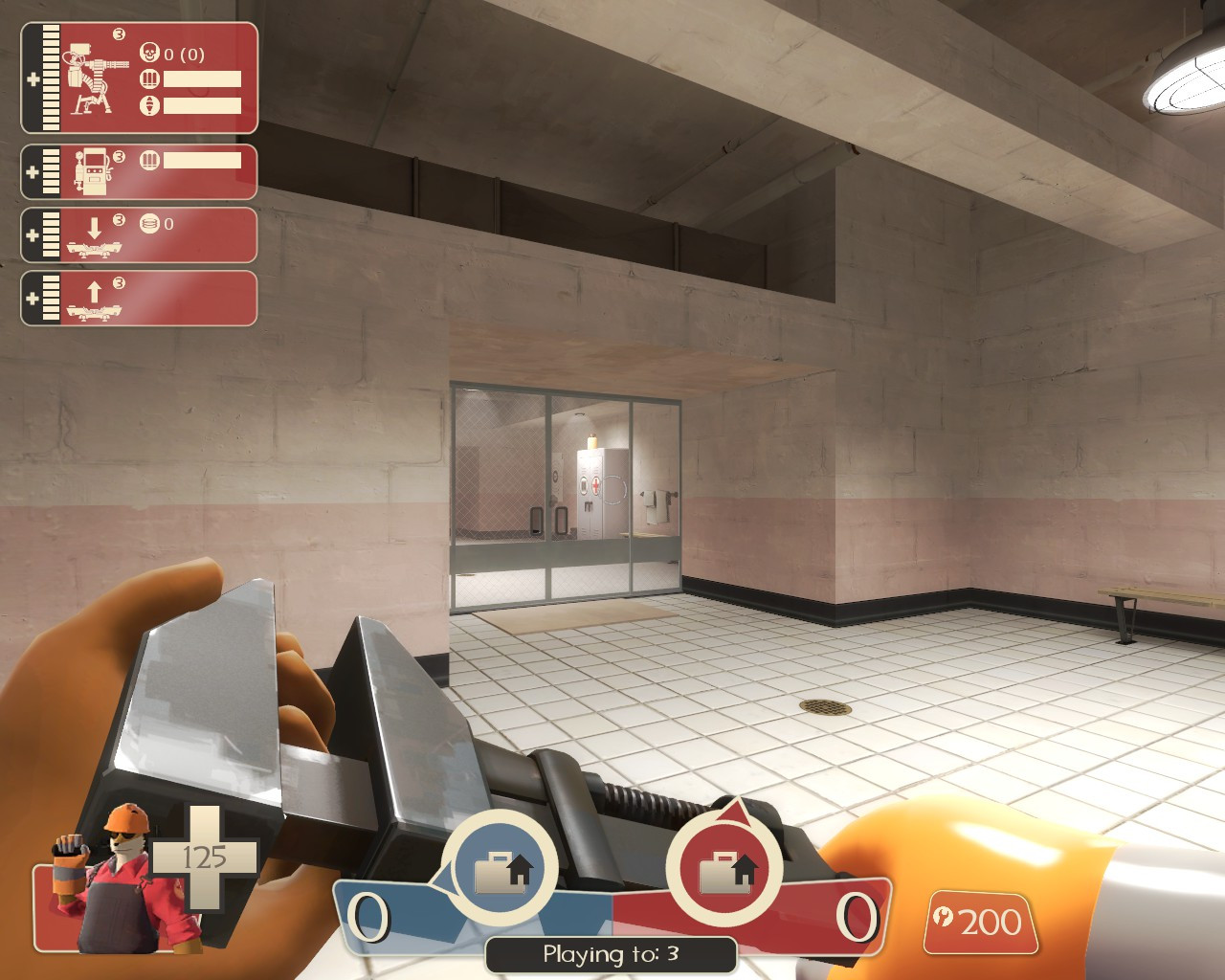Click the blue team score of zero
Viewport: 1225px width, 980px height.
click(368, 917)
